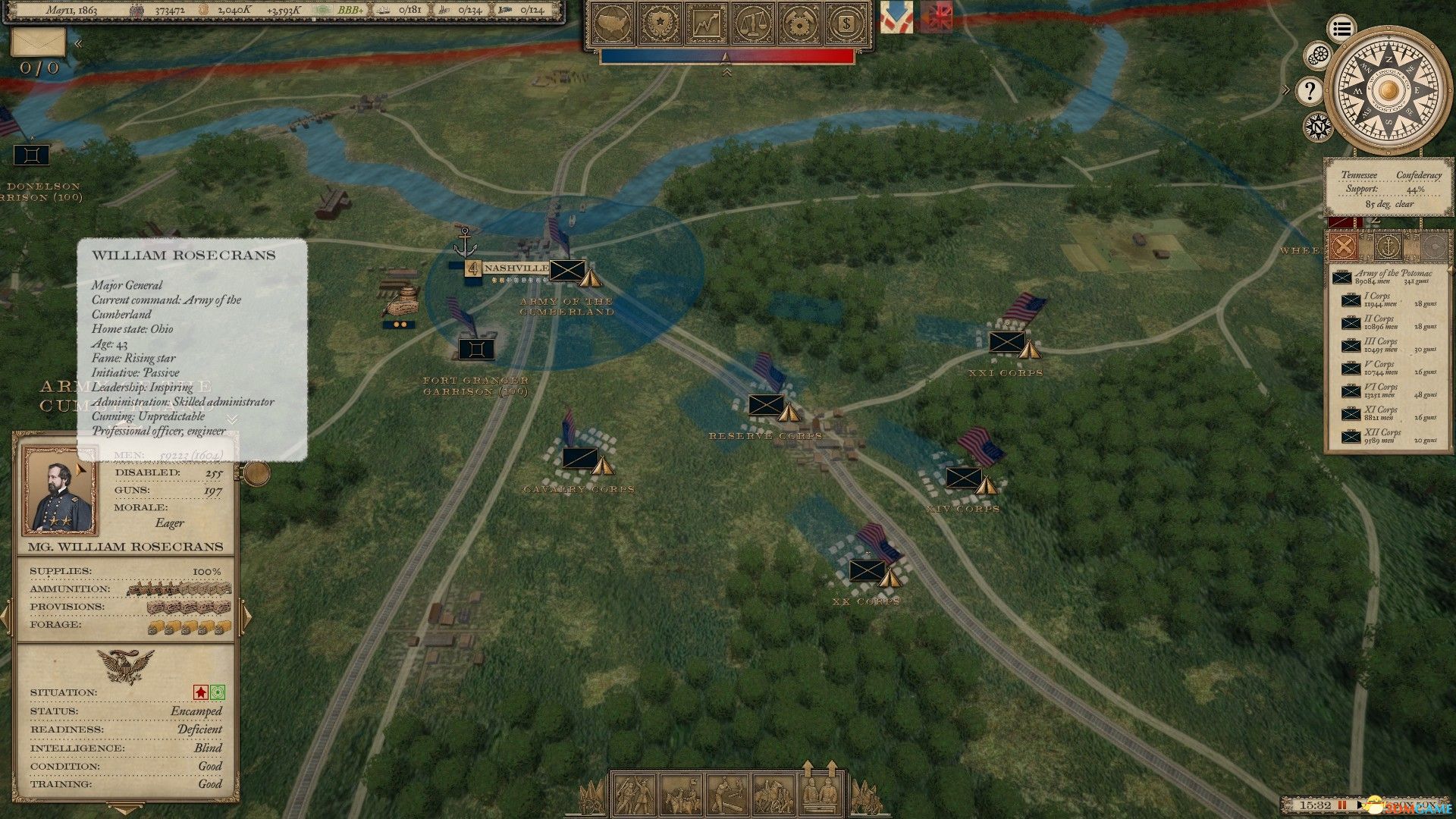Show the rising line chart statistics panel
1456x819 pixels.
(707, 24)
